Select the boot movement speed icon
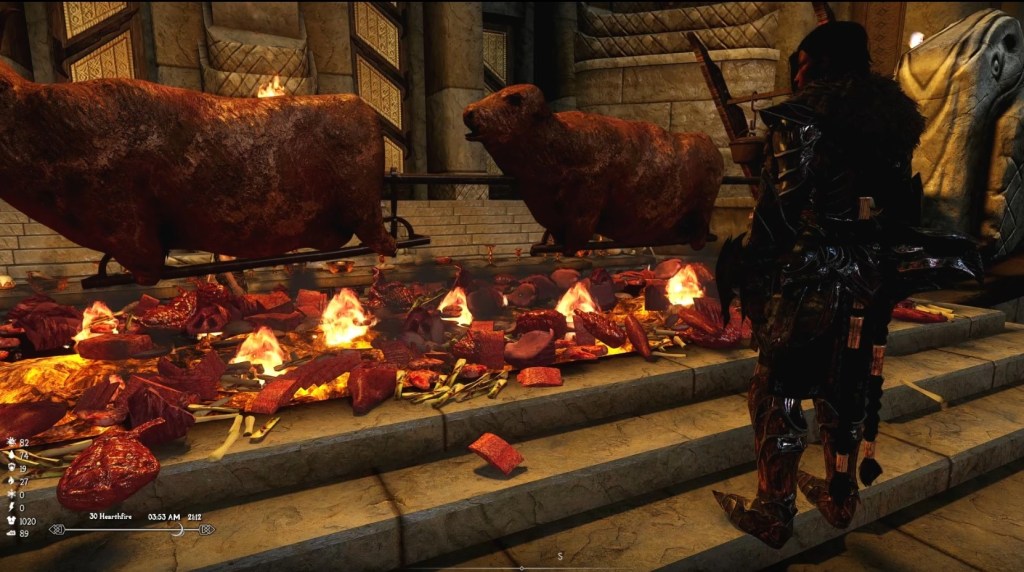The width and height of the screenshot is (1024, 572). (x=10, y=533)
